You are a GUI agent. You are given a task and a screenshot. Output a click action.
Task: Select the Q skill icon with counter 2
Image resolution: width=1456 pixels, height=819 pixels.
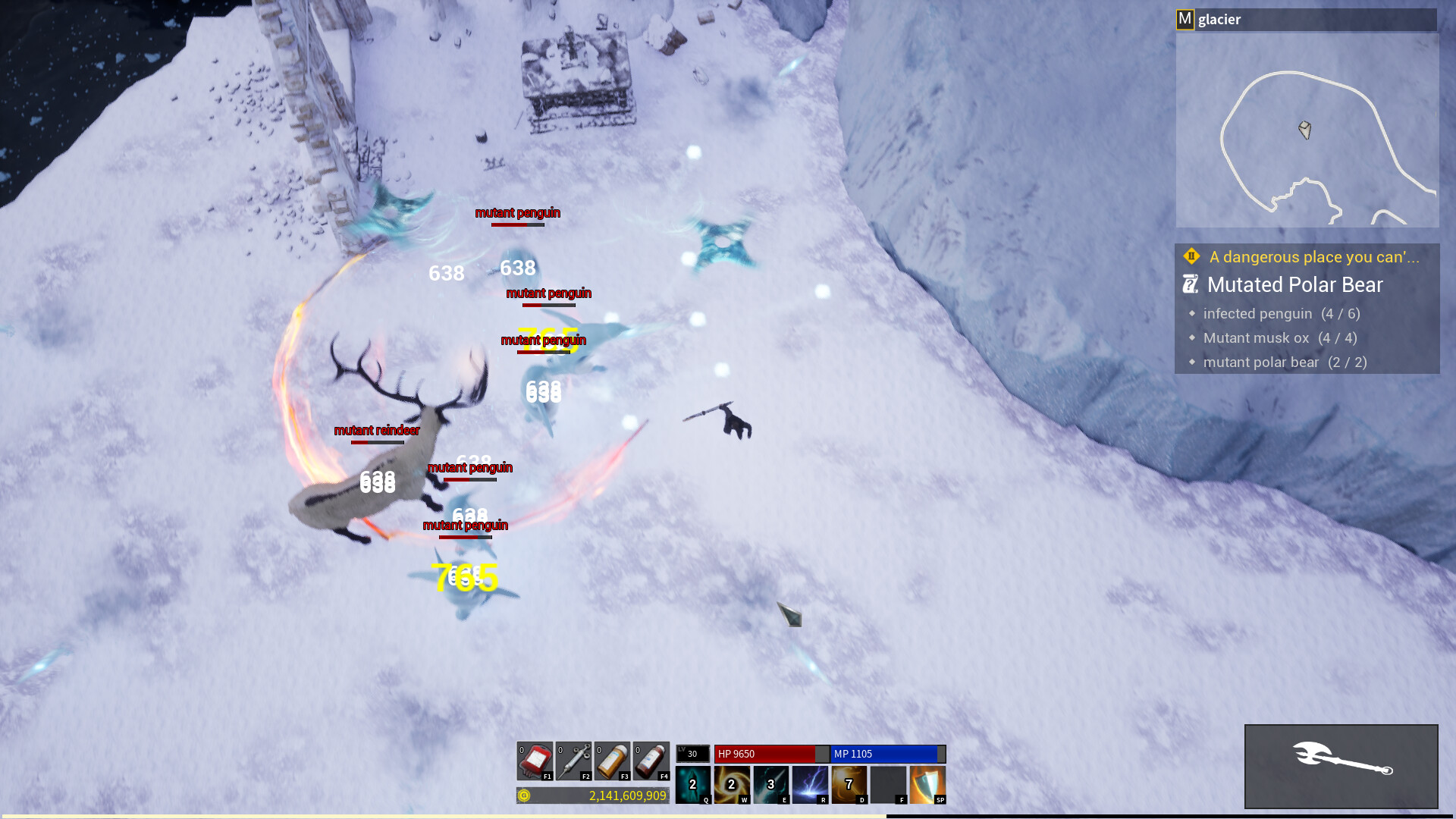(x=692, y=785)
